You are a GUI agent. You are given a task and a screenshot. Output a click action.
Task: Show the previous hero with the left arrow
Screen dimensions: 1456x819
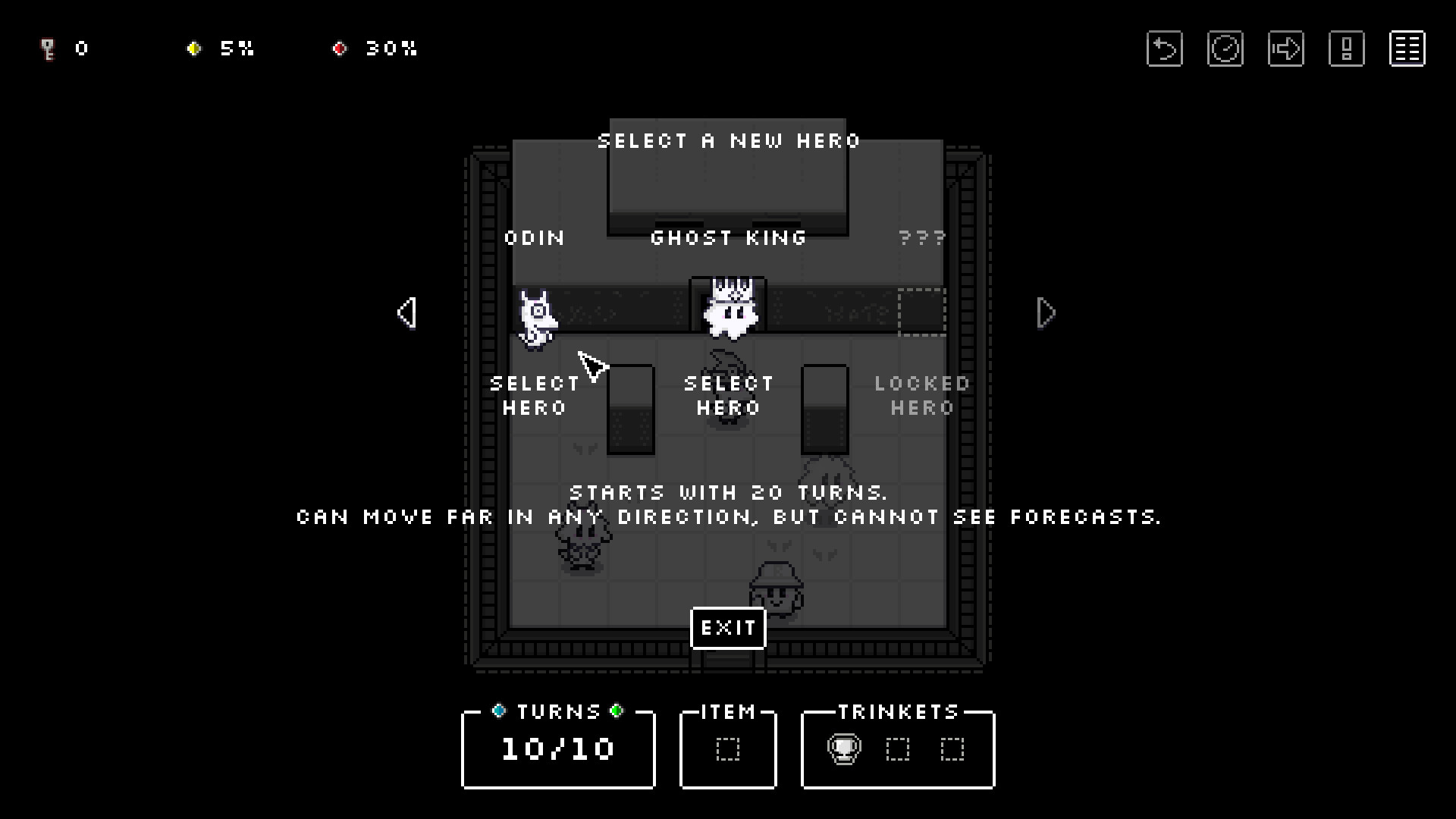(407, 312)
